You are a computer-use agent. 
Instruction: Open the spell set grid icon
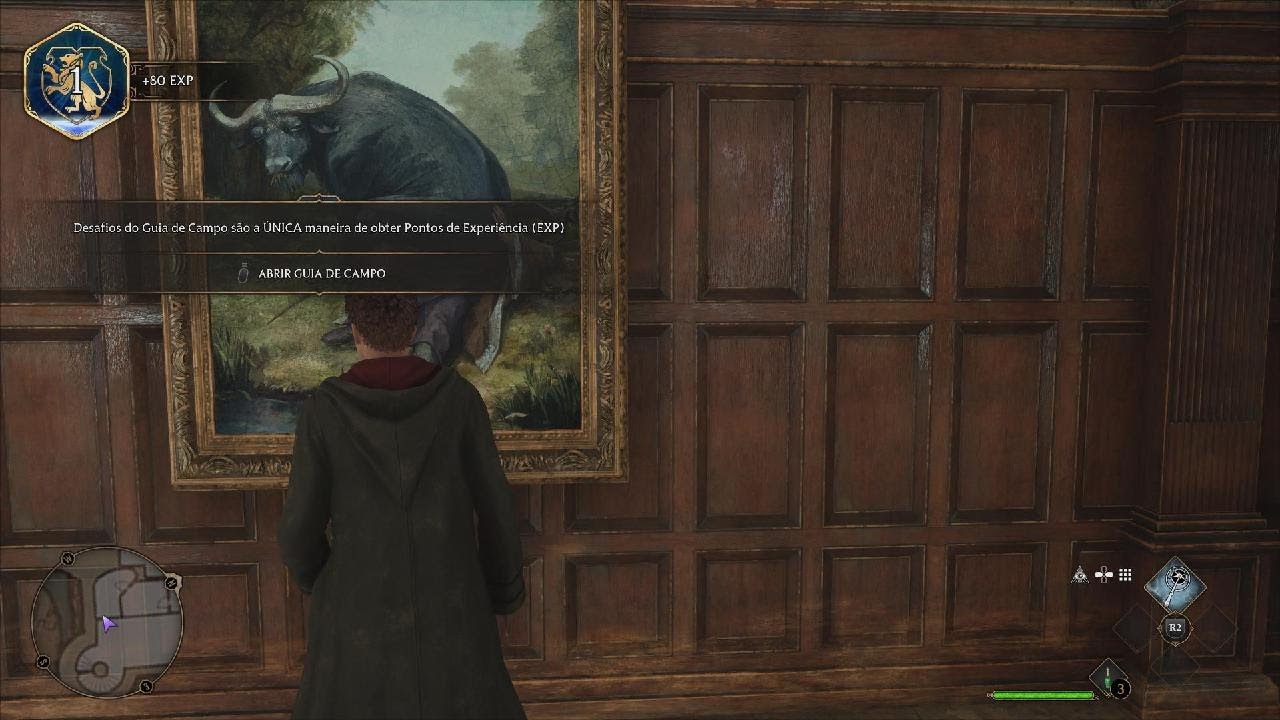coord(1124,575)
